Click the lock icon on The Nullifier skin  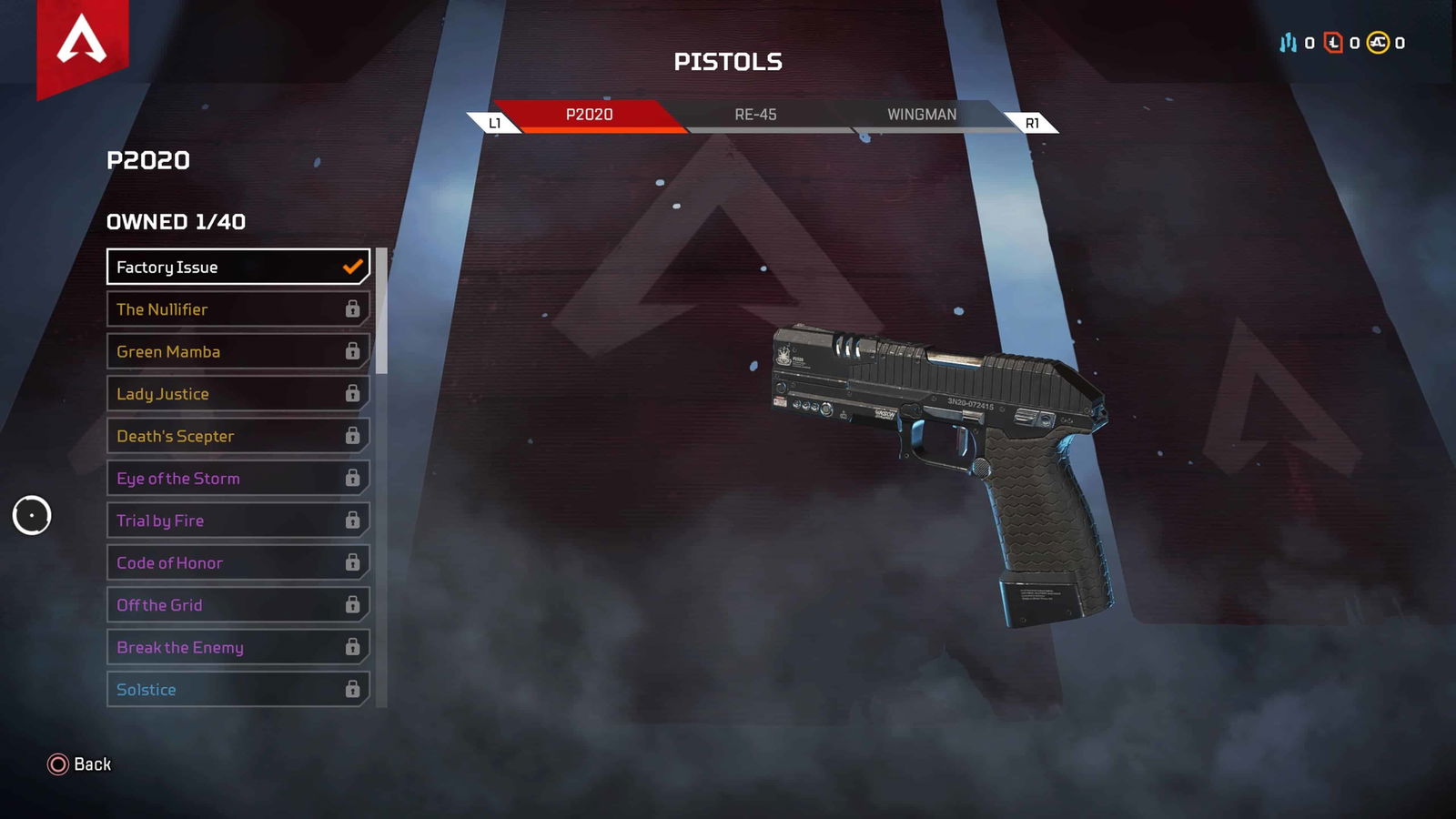click(x=353, y=309)
